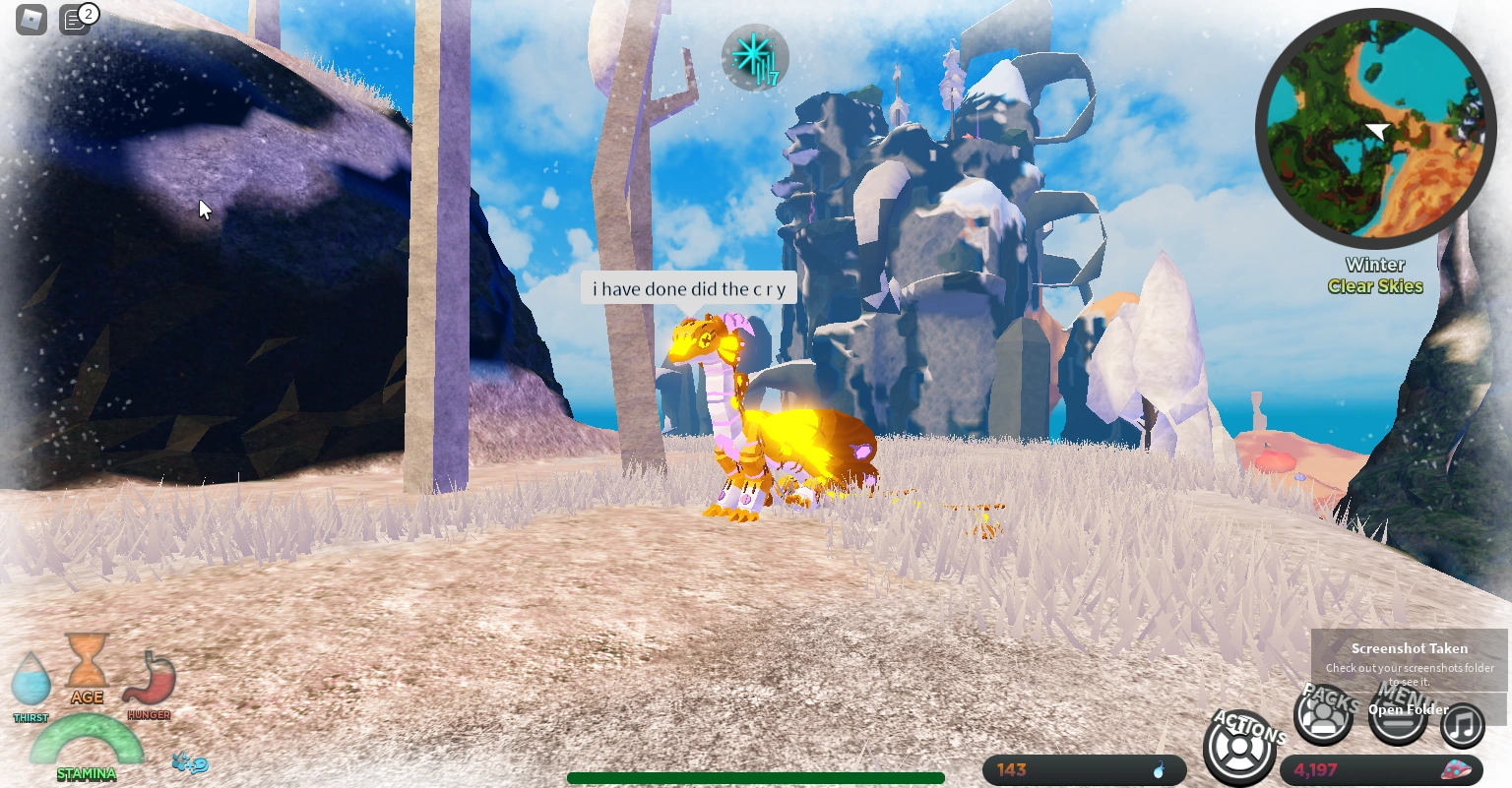Screen dimensions: 1512x788
Task: Click the music note icon
Action: coord(1463,725)
